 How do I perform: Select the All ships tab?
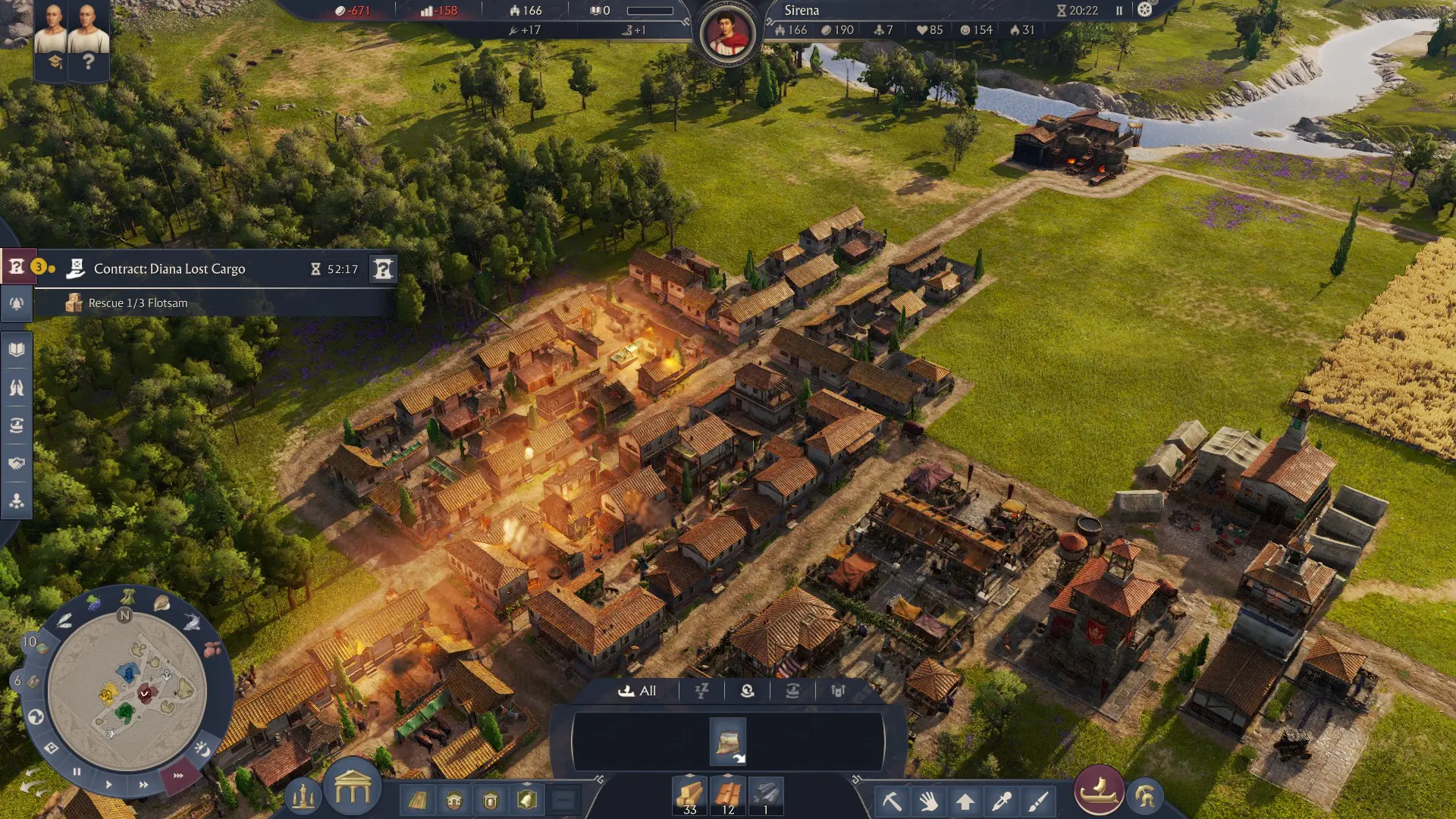(x=637, y=691)
